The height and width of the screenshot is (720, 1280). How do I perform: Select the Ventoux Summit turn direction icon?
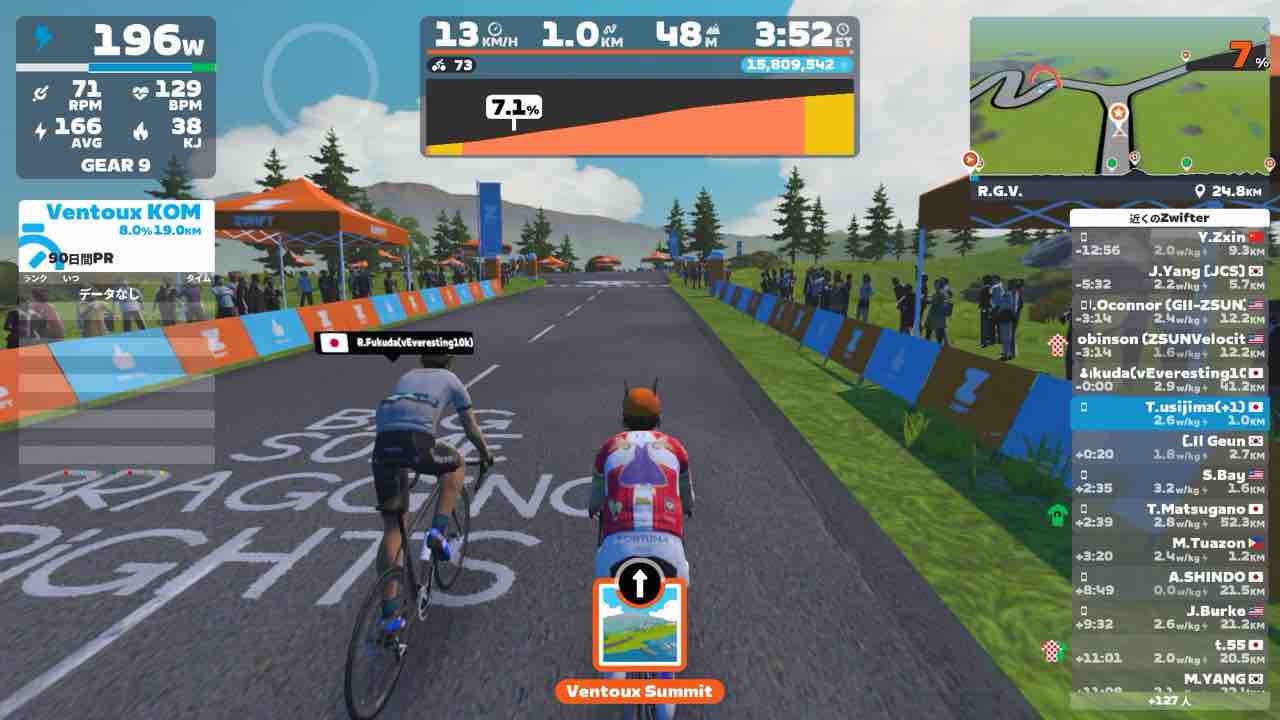coord(640,622)
